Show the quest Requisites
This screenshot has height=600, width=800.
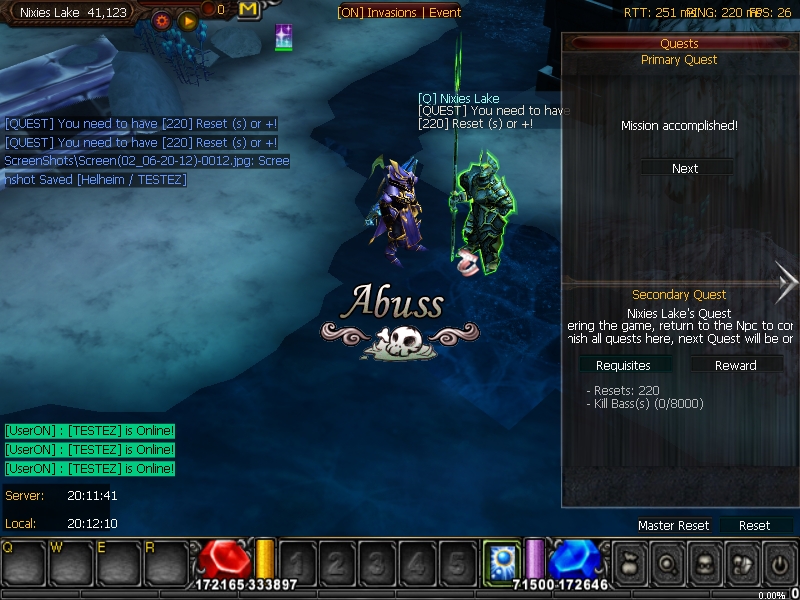click(622, 365)
